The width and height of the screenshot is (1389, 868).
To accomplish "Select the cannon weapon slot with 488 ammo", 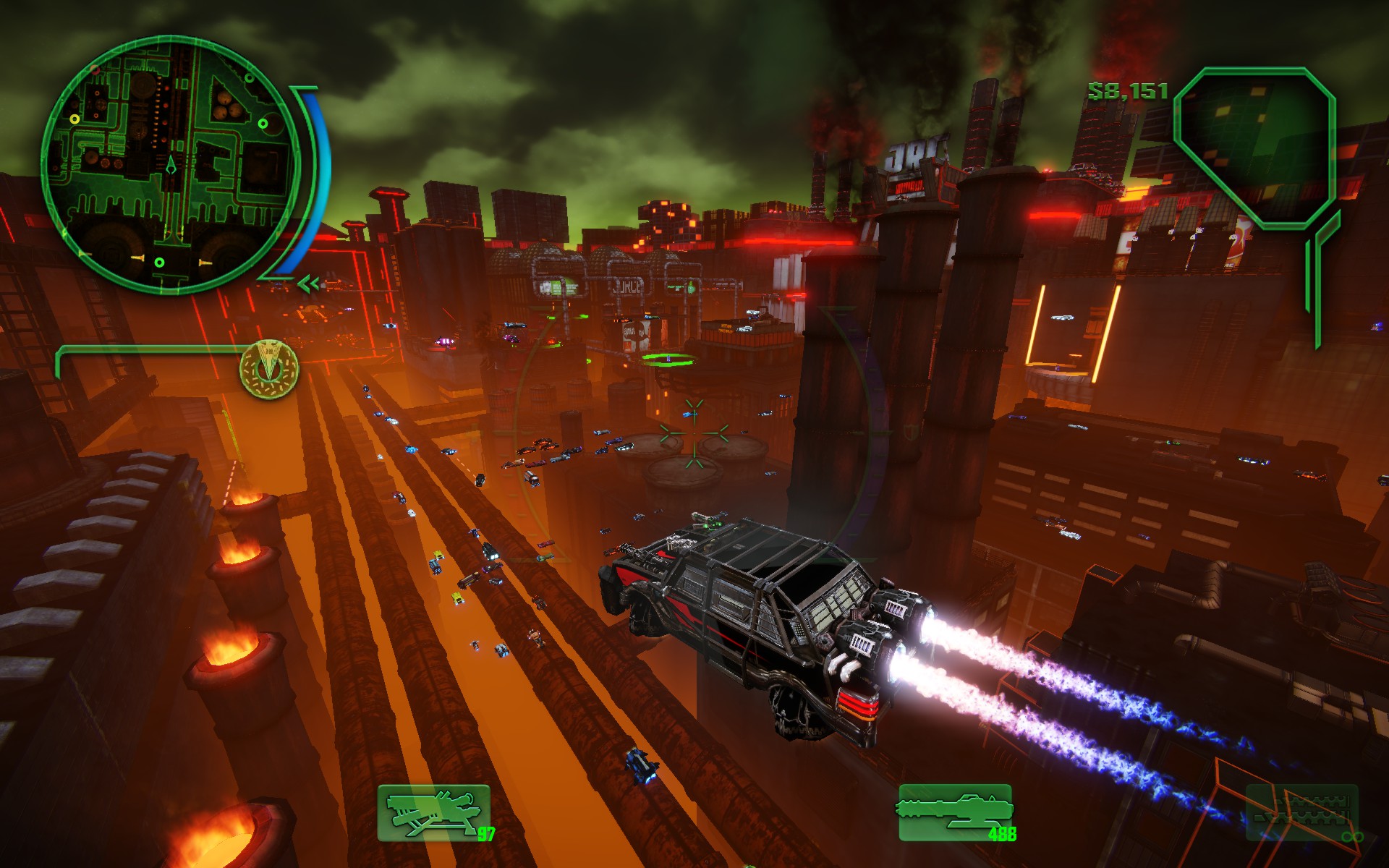I will [955, 813].
